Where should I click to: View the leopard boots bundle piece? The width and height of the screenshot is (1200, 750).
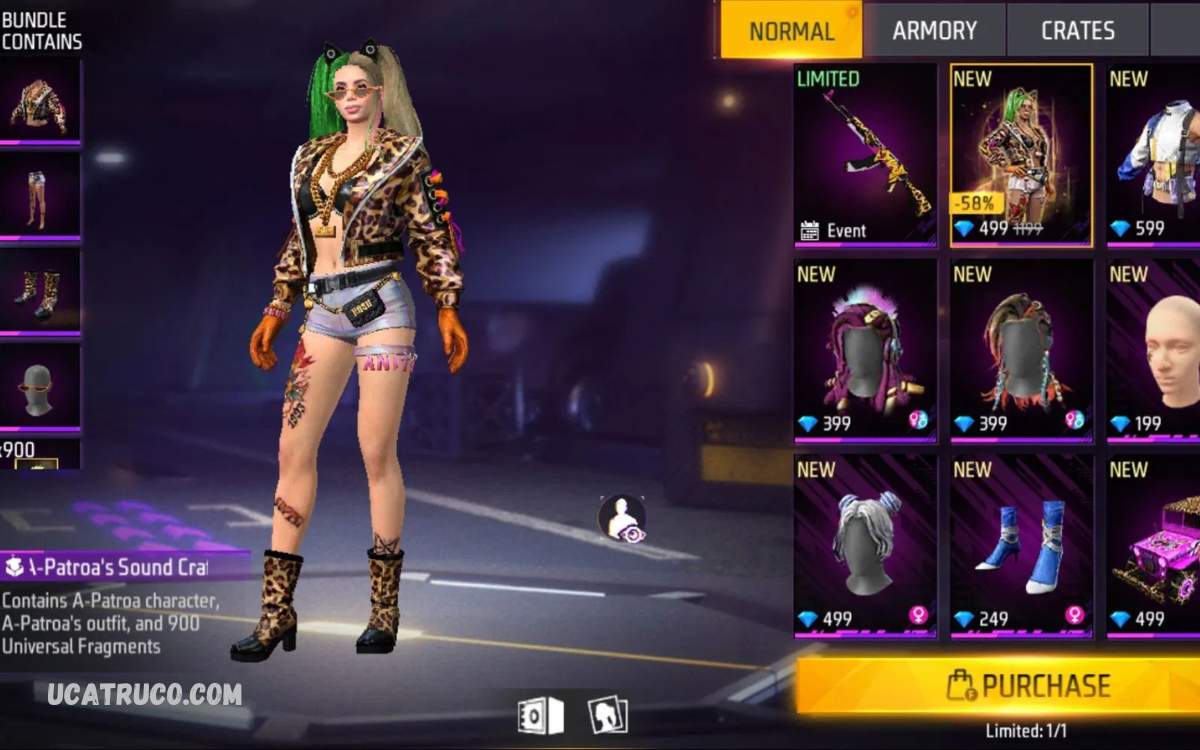pyautogui.click(x=40, y=291)
